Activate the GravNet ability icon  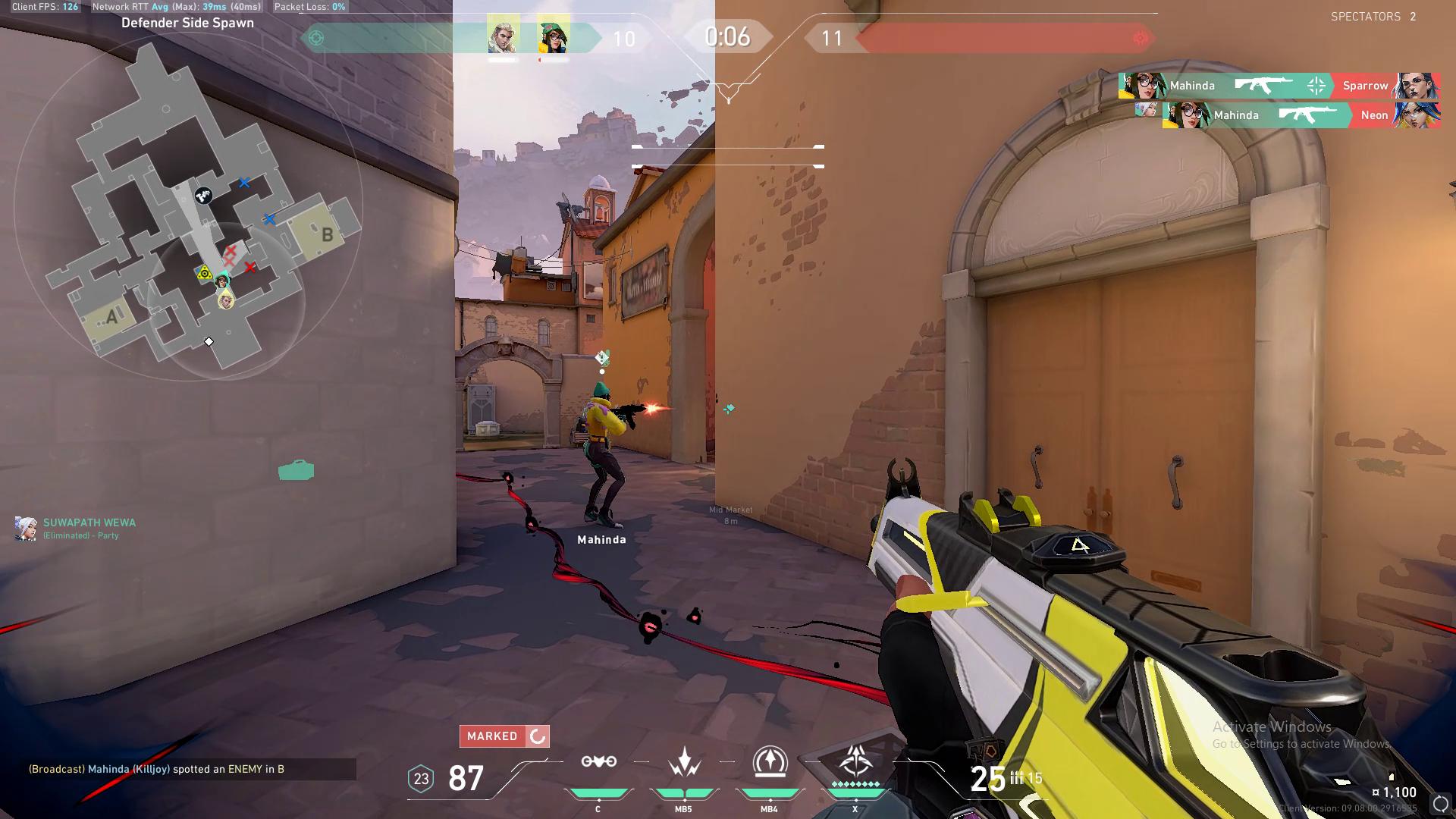[x=598, y=762]
